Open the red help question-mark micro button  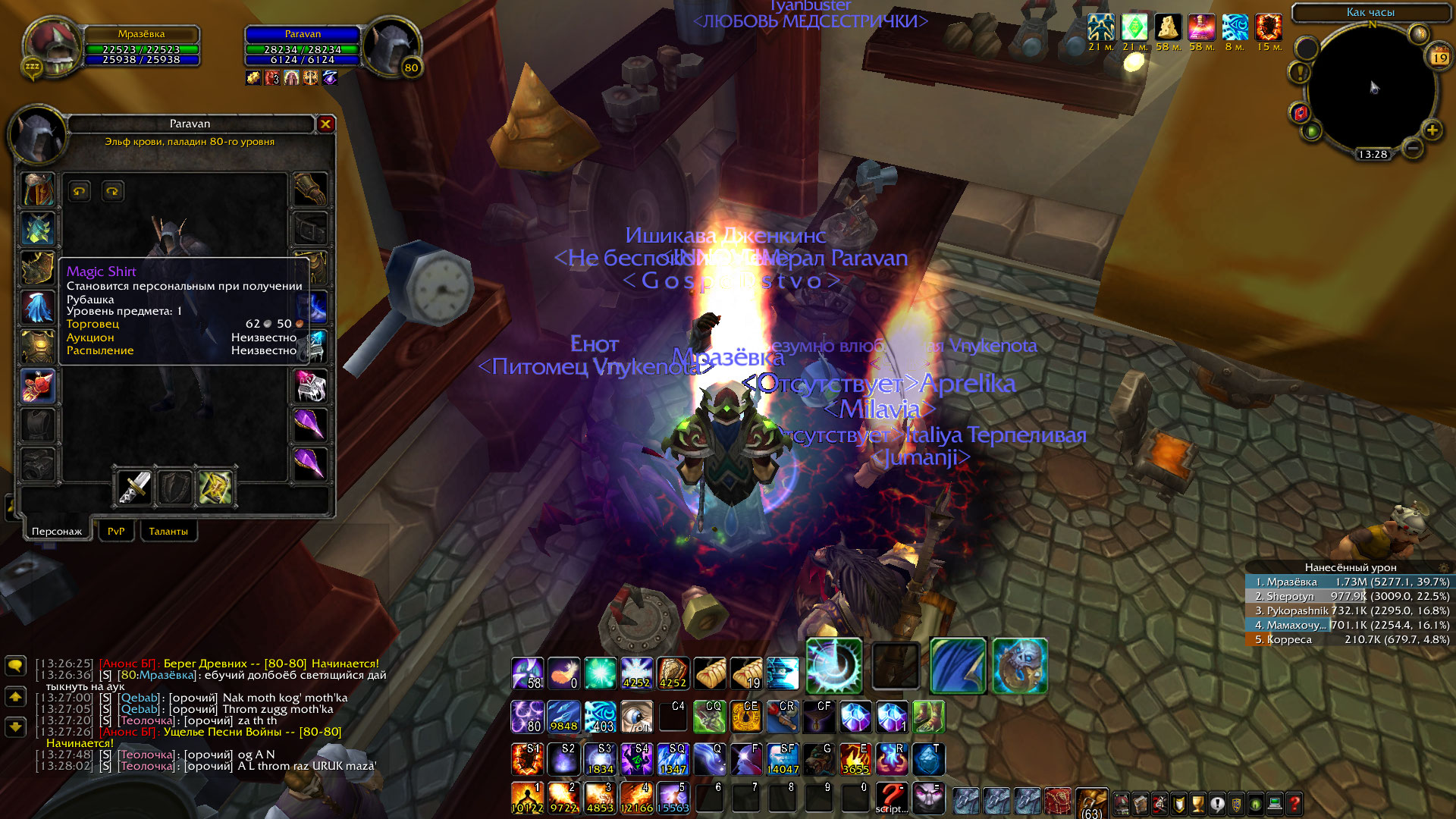coord(1294,803)
